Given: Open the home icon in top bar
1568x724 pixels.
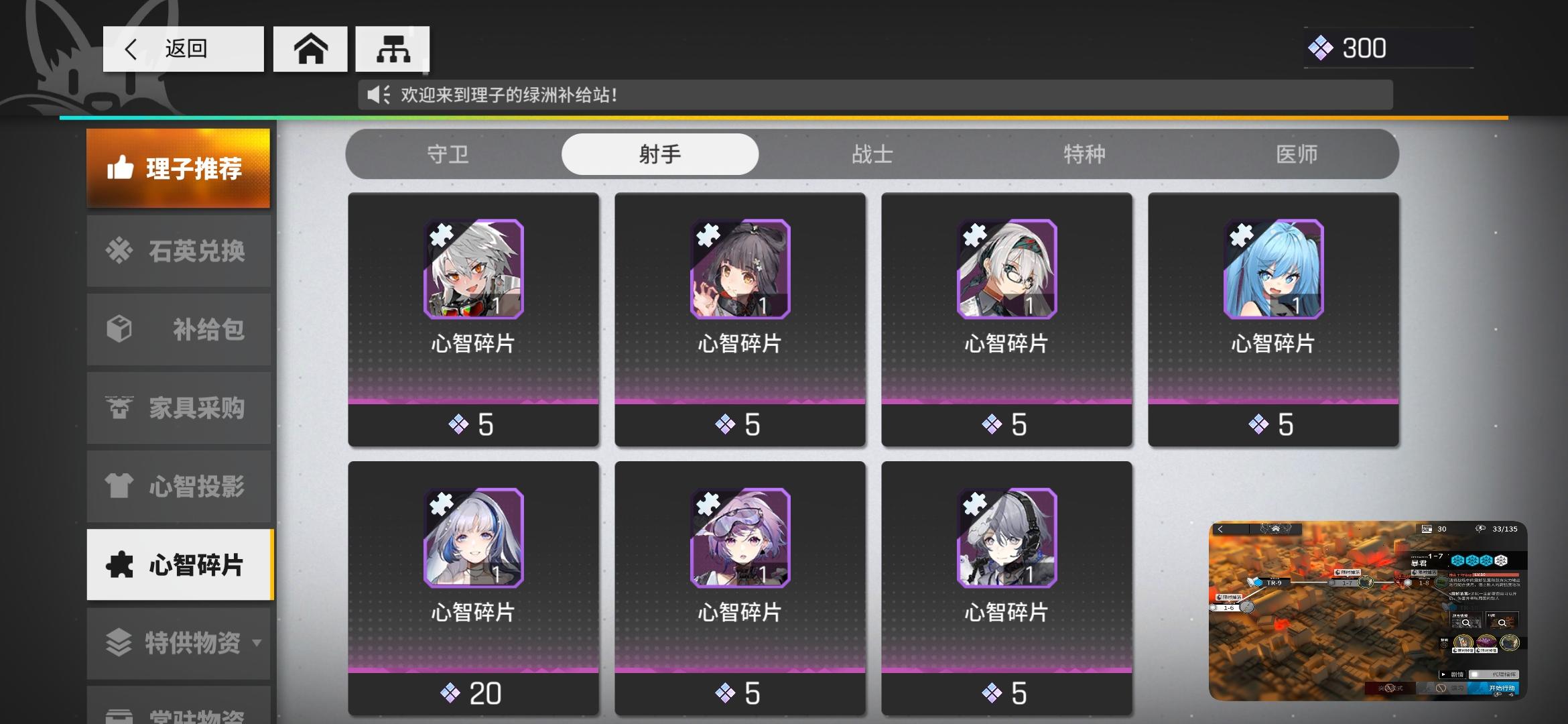Looking at the screenshot, I should (x=310, y=48).
